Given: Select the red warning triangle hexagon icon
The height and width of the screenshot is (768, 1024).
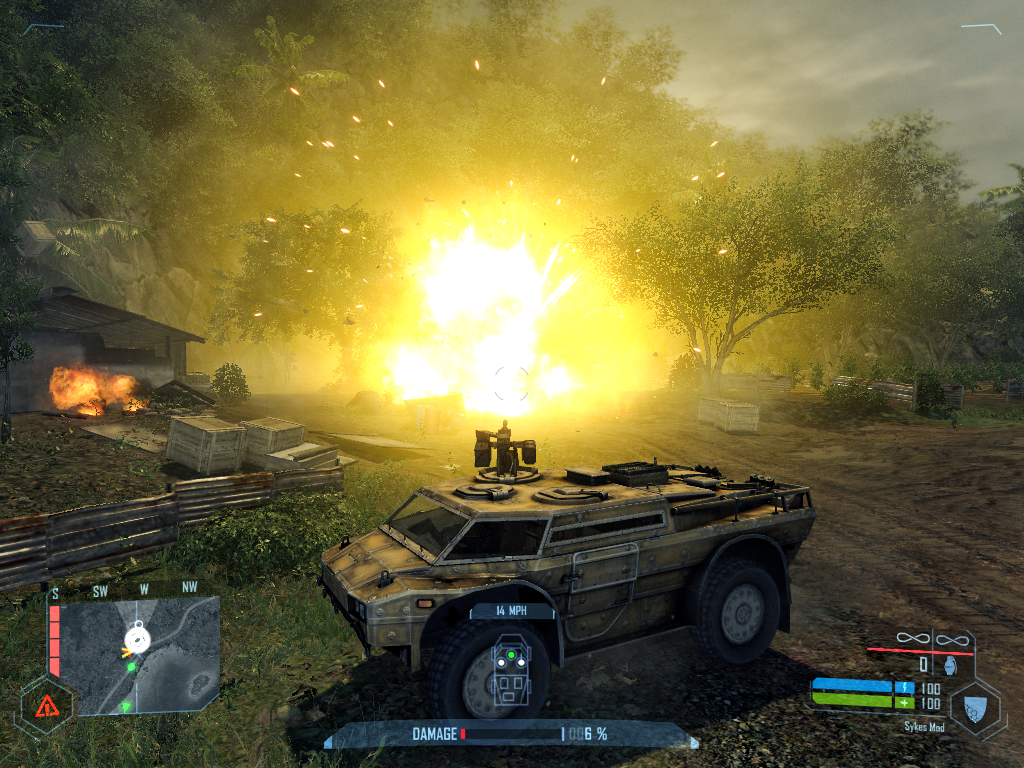Looking at the screenshot, I should pyautogui.click(x=46, y=706).
